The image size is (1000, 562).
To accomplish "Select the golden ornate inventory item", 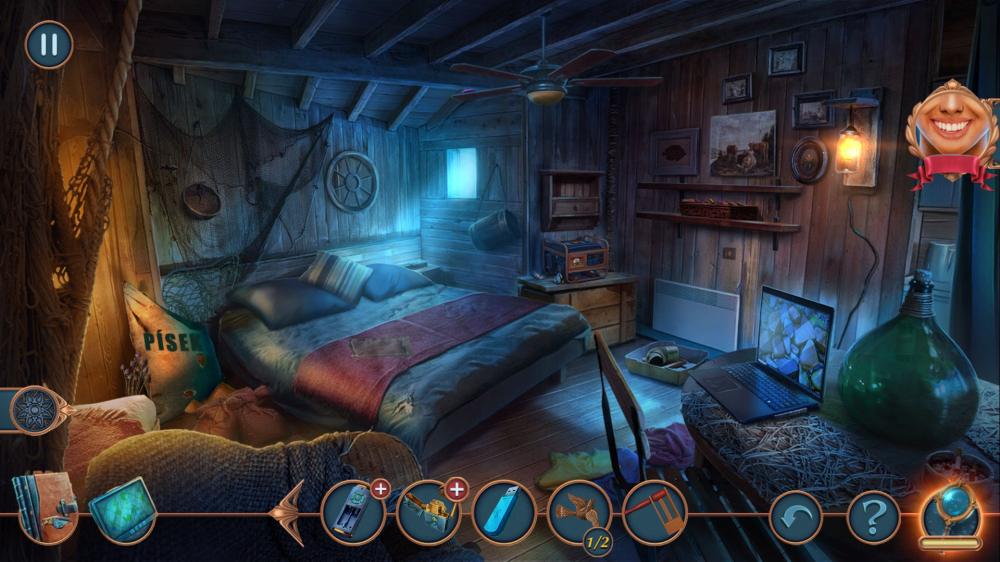I will 428,513.
